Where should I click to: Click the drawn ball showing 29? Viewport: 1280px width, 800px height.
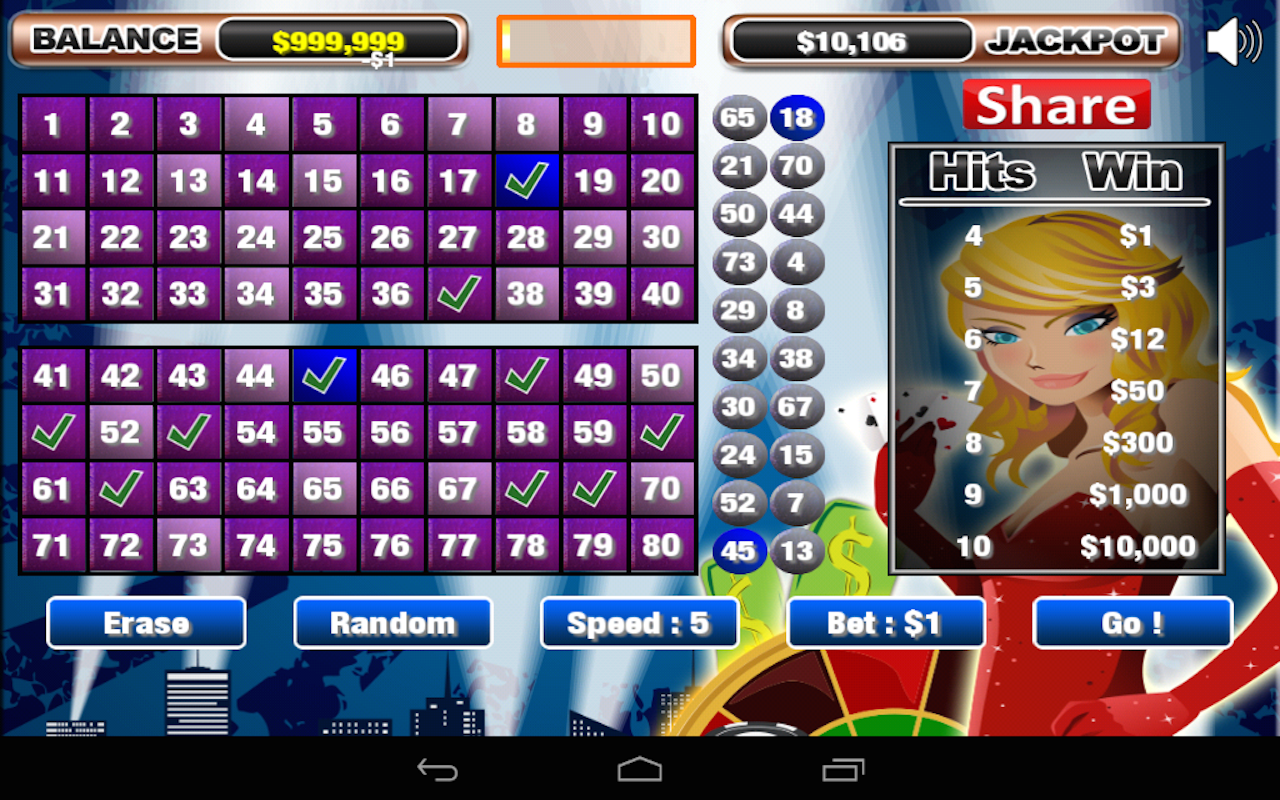point(738,310)
